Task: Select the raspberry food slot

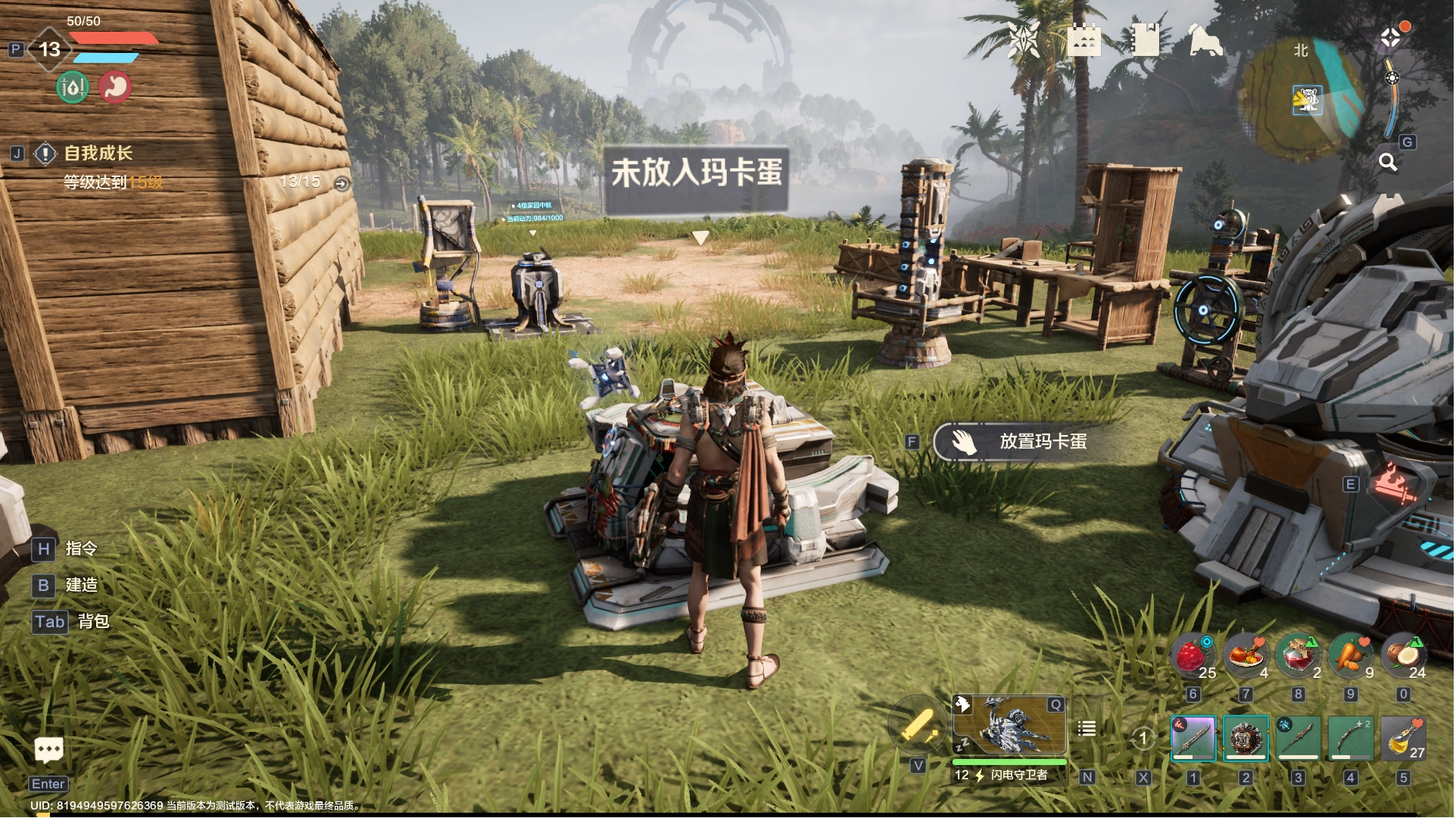Action: [1193, 656]
